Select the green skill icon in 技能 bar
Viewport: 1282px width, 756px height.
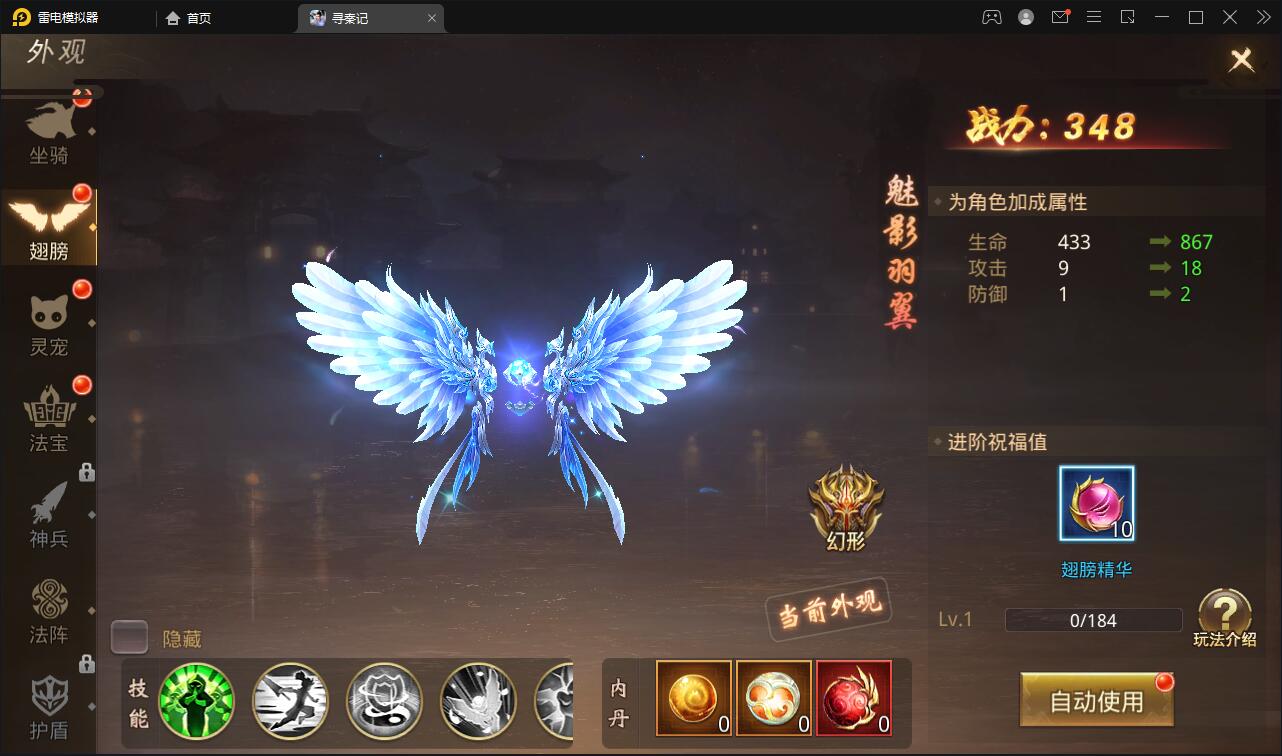click(197, 700)
